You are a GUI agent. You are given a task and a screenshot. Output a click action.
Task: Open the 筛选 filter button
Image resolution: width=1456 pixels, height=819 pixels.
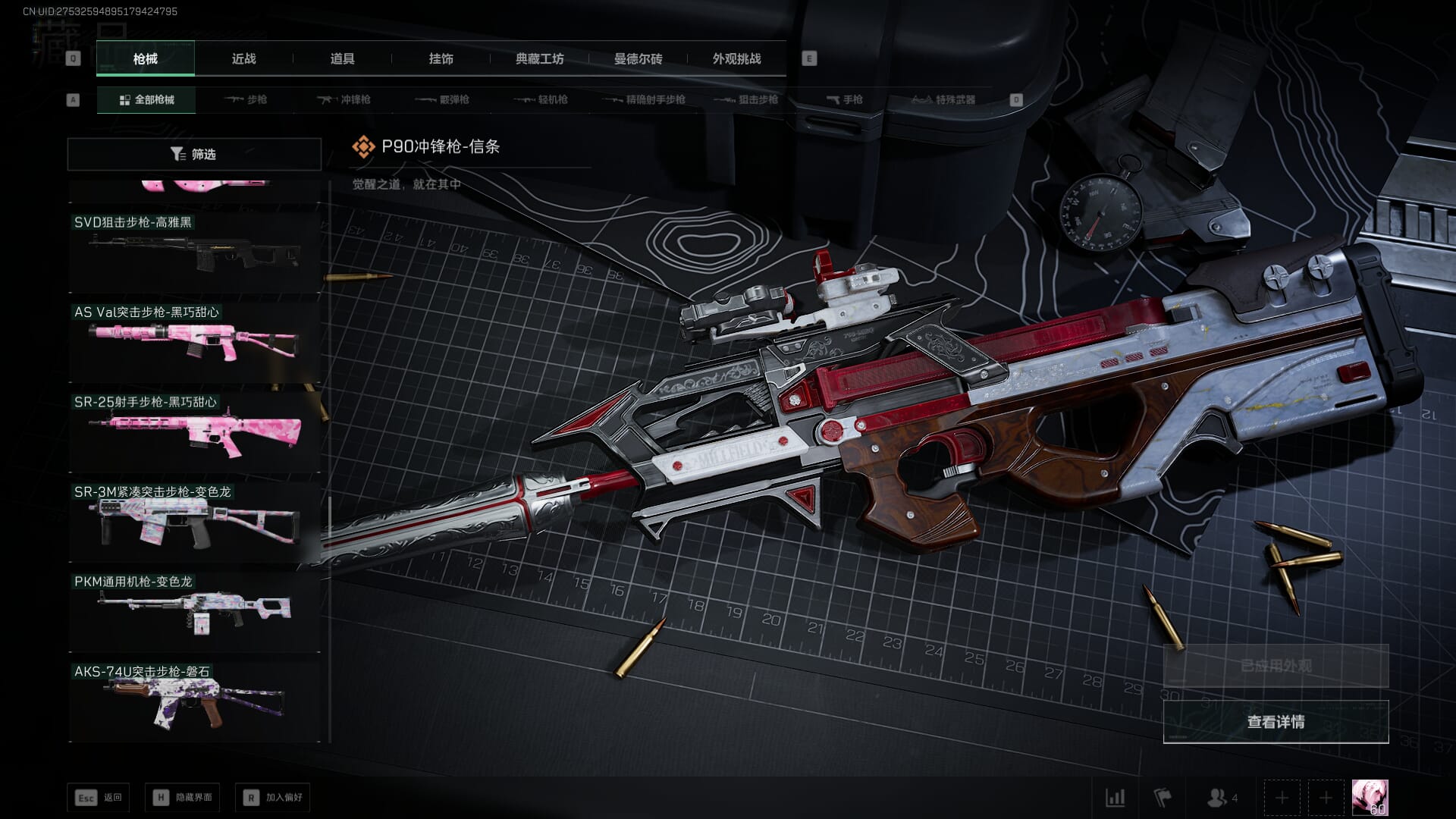point(194,154)
